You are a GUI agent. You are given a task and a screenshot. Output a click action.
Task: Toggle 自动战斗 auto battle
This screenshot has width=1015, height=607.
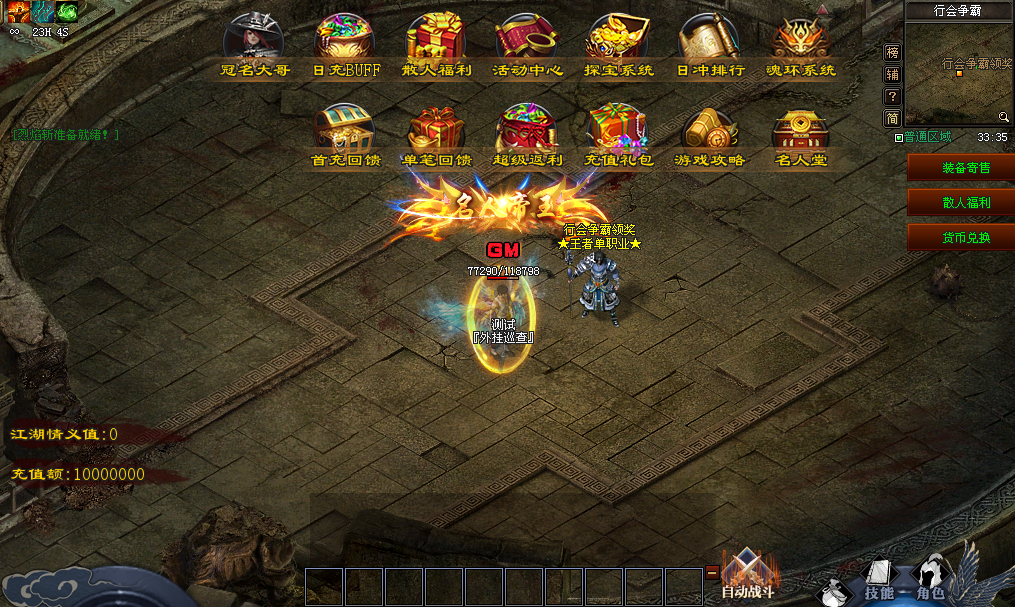747,575
